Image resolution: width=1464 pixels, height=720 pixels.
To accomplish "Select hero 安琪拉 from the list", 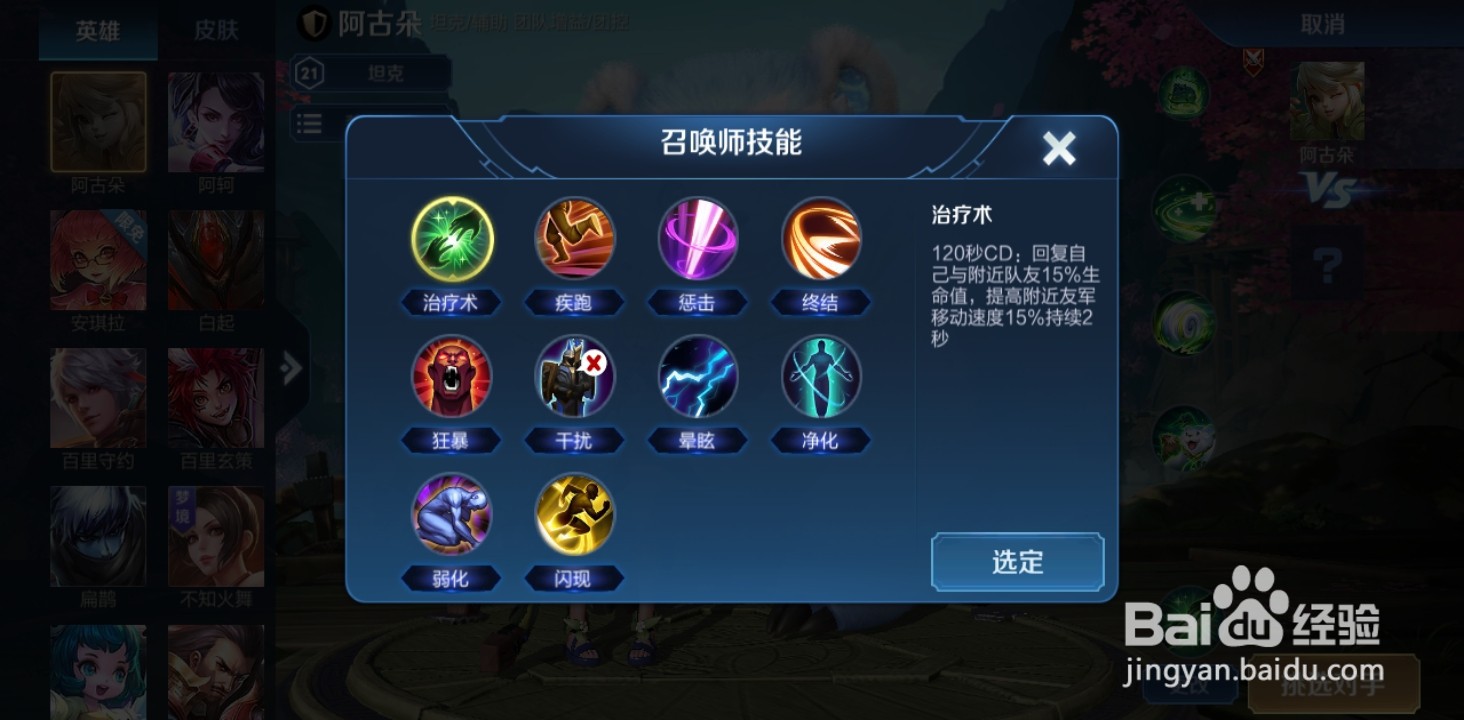I will click(97, 258).
